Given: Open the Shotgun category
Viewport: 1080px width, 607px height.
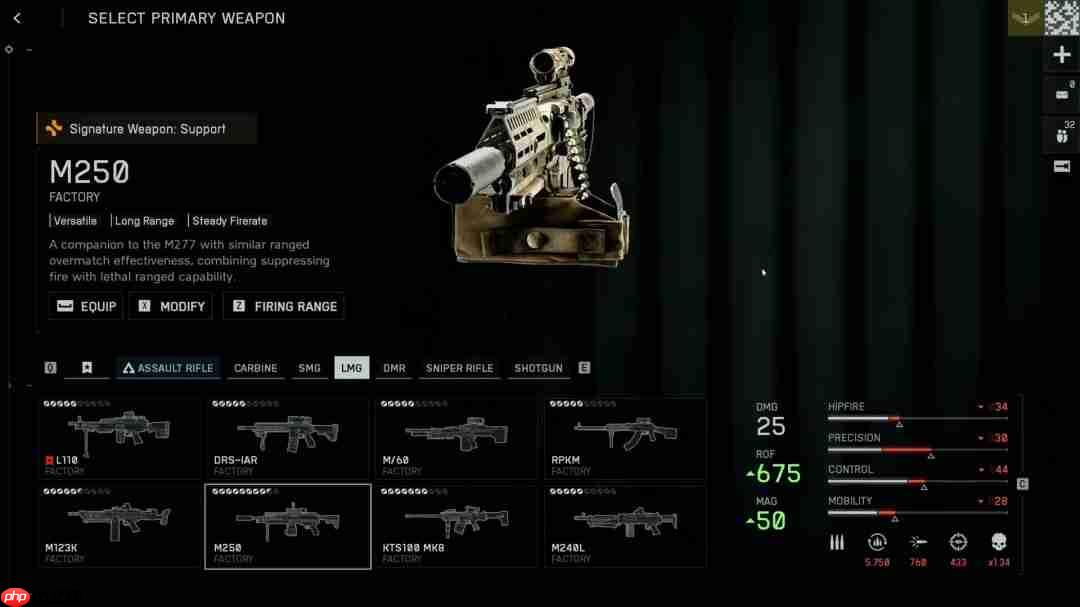Looking at the screenshot, I should click(x=538, y=368).
